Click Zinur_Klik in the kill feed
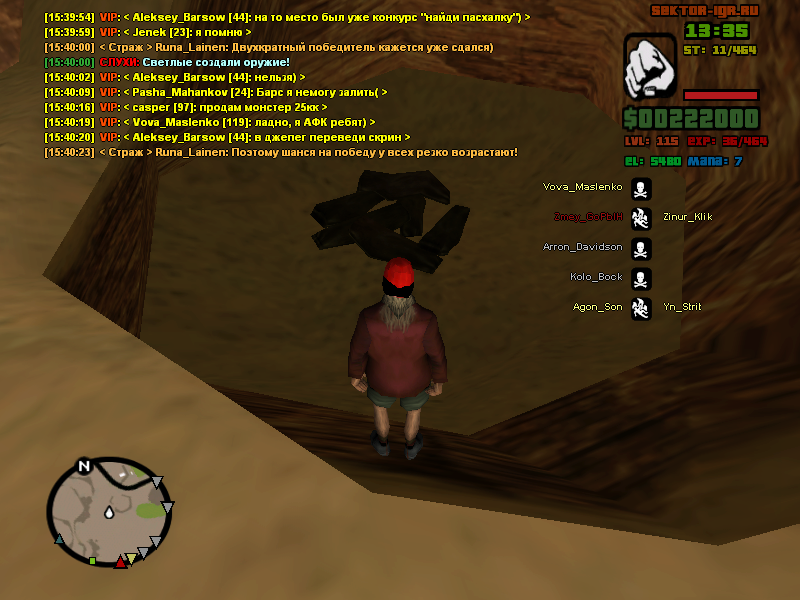Viewport: 800px width, 600px height. 687,217
